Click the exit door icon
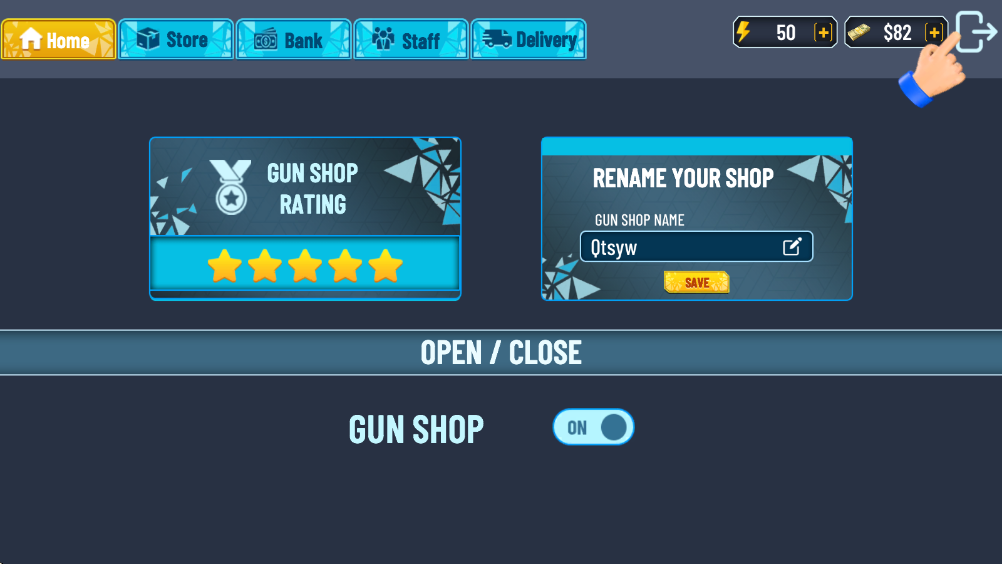 (977, 31)
